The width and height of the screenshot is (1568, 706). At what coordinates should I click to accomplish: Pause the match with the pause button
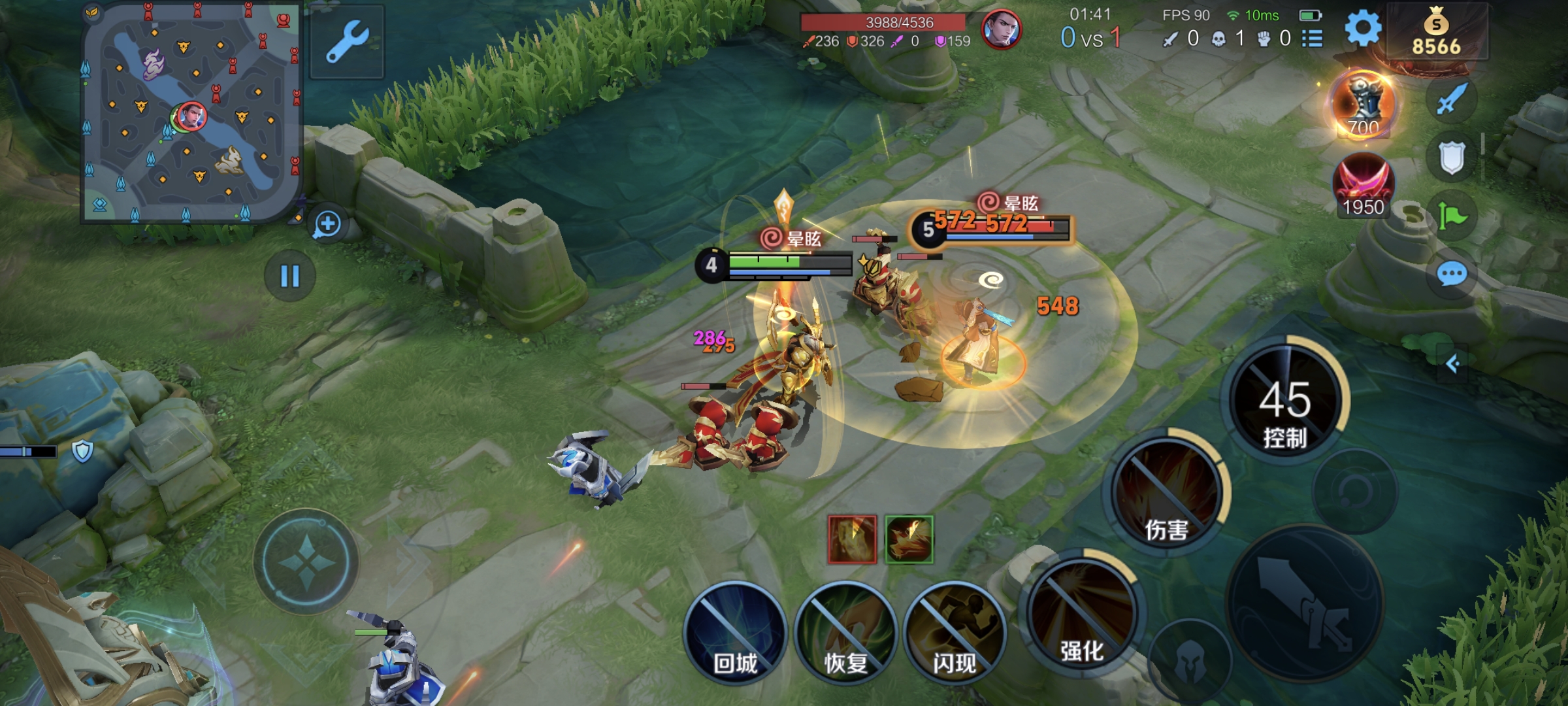point(289,276)
